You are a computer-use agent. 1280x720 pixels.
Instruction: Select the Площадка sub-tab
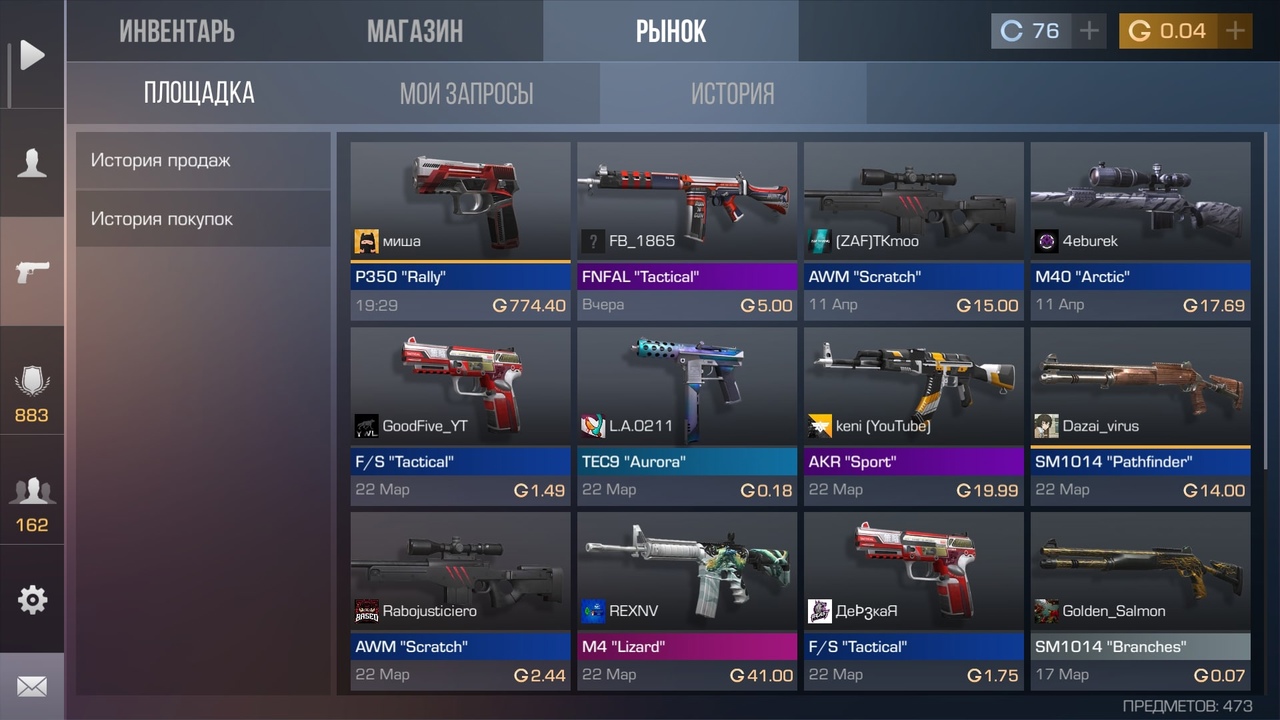[x=199, y=94]
